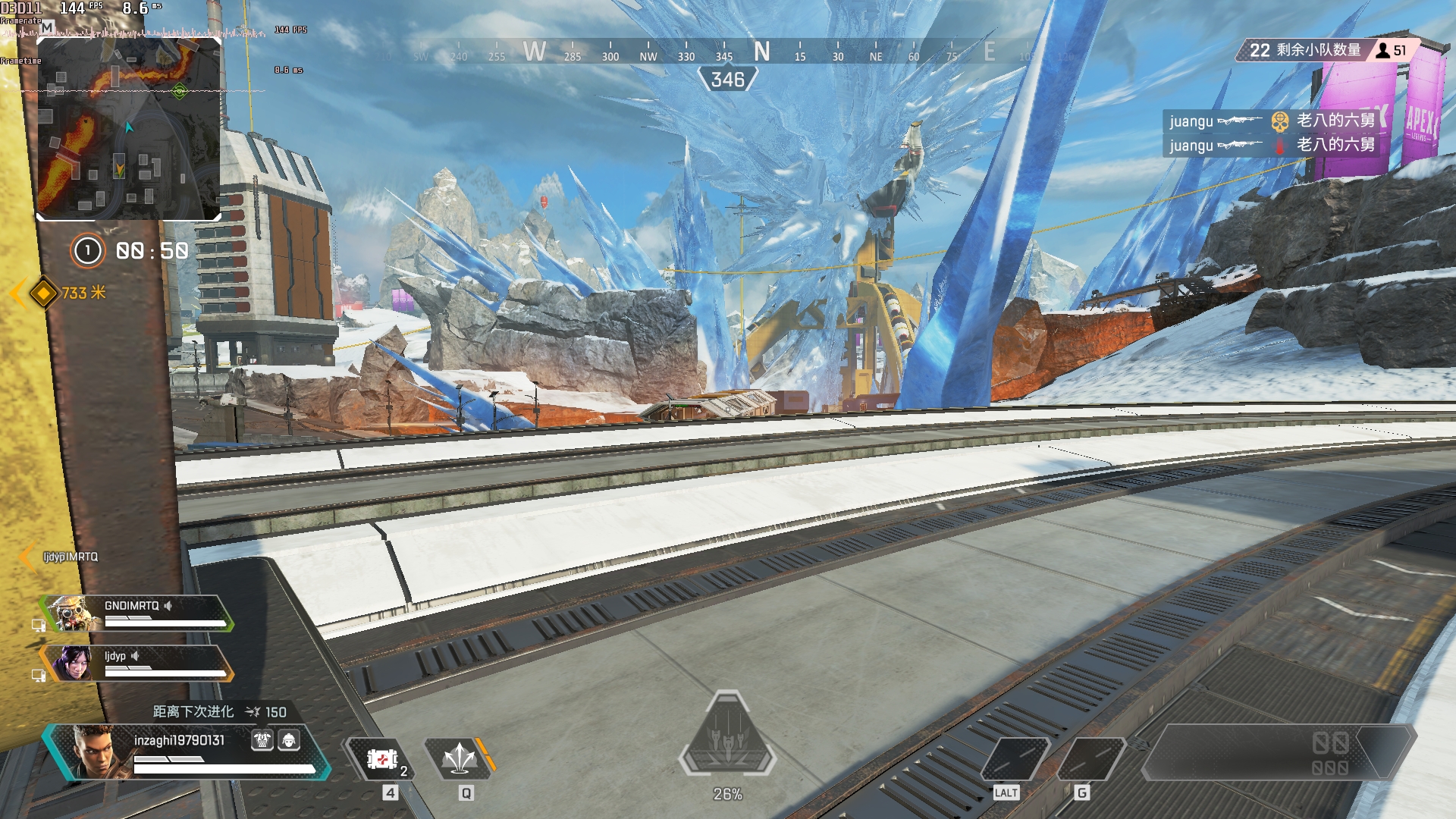
Task: Select the syringe healing item slot
Action: coord(382,759)
